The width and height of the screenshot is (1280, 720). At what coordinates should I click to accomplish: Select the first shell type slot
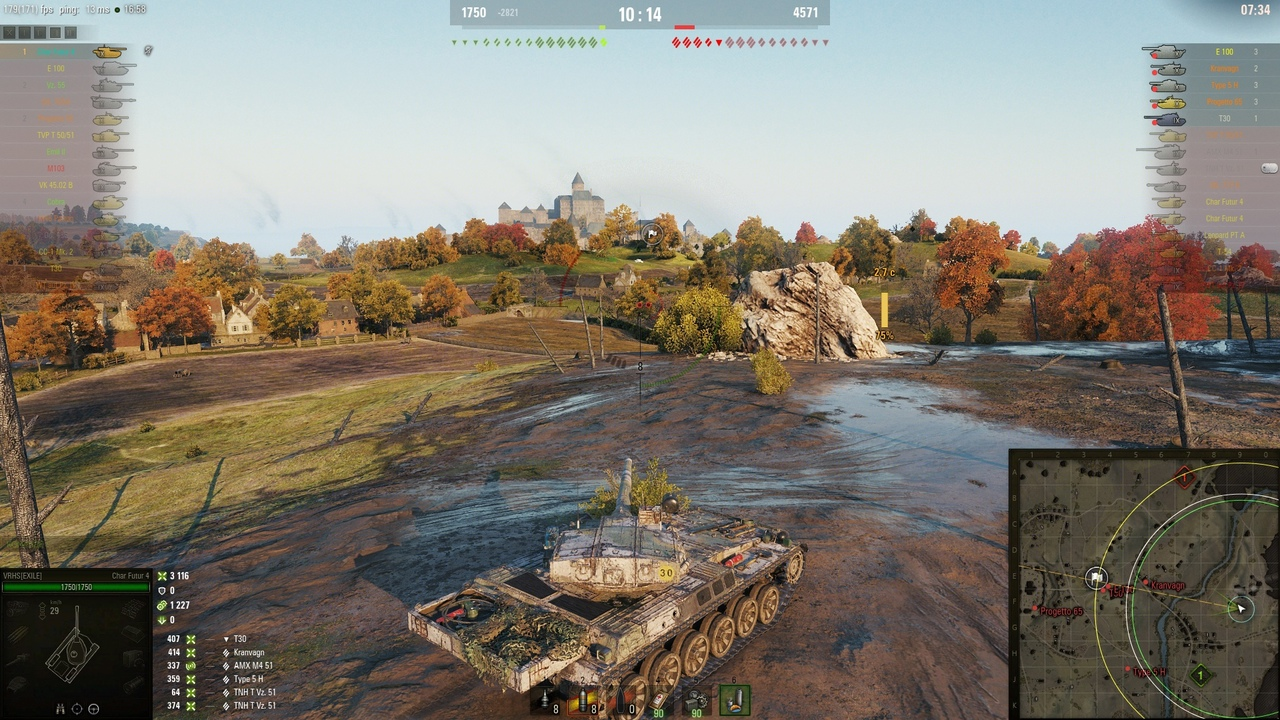tap(547, 701)
